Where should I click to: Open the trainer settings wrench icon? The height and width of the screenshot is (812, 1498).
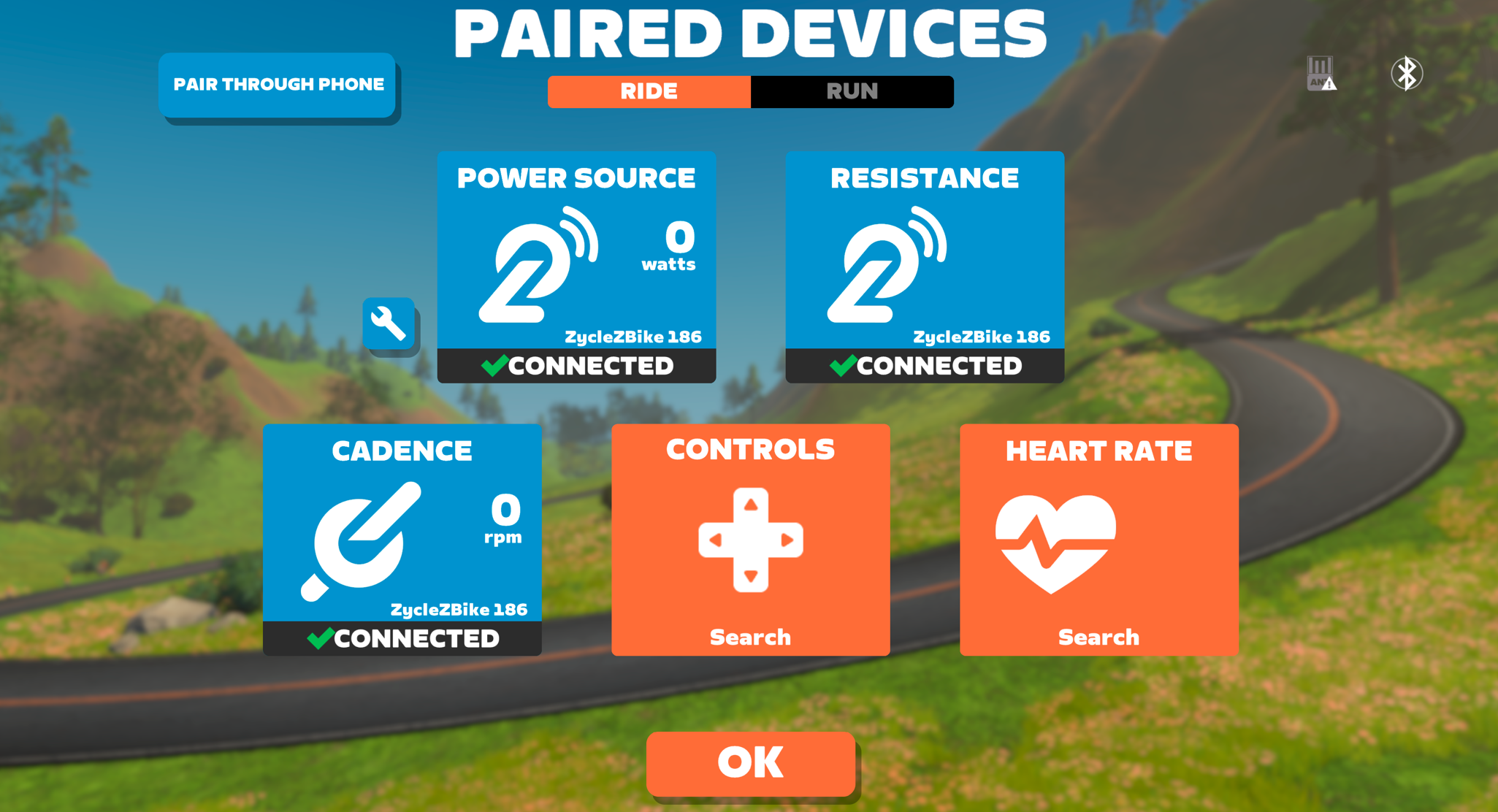coord(389,323)
